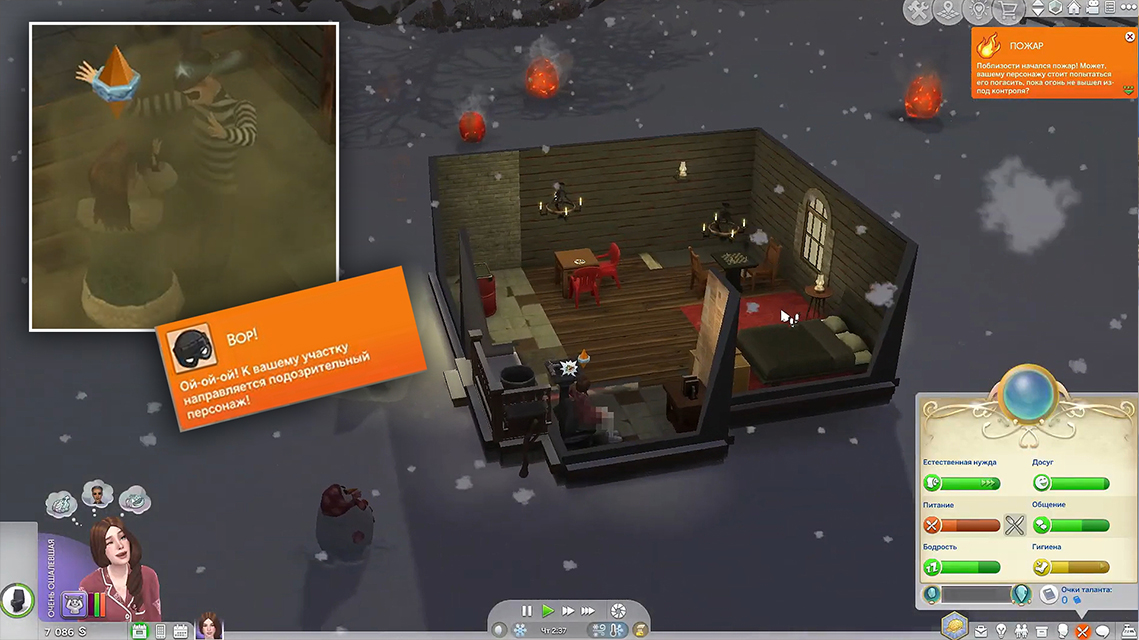Open the screenshot camera aperture button
Screen dimensions: 1139x640
click(618, 610)
